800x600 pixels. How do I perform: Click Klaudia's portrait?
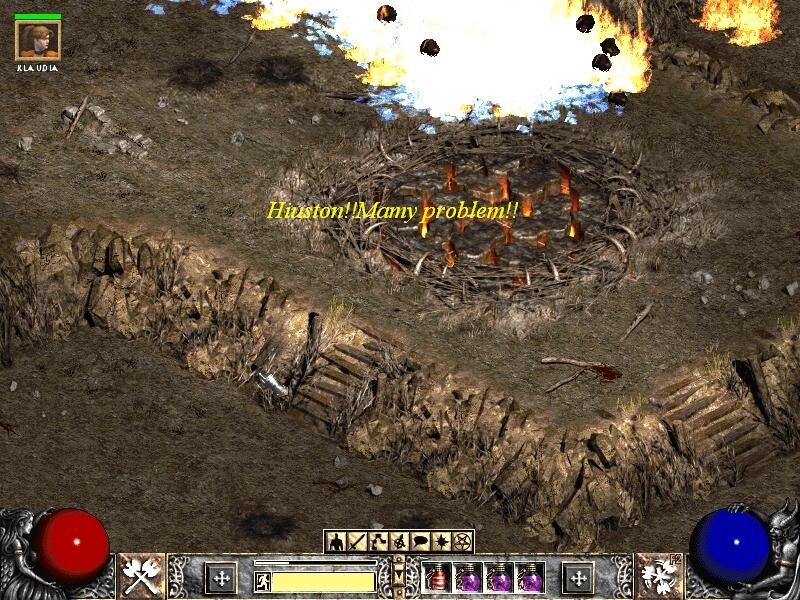coord(38,40)
